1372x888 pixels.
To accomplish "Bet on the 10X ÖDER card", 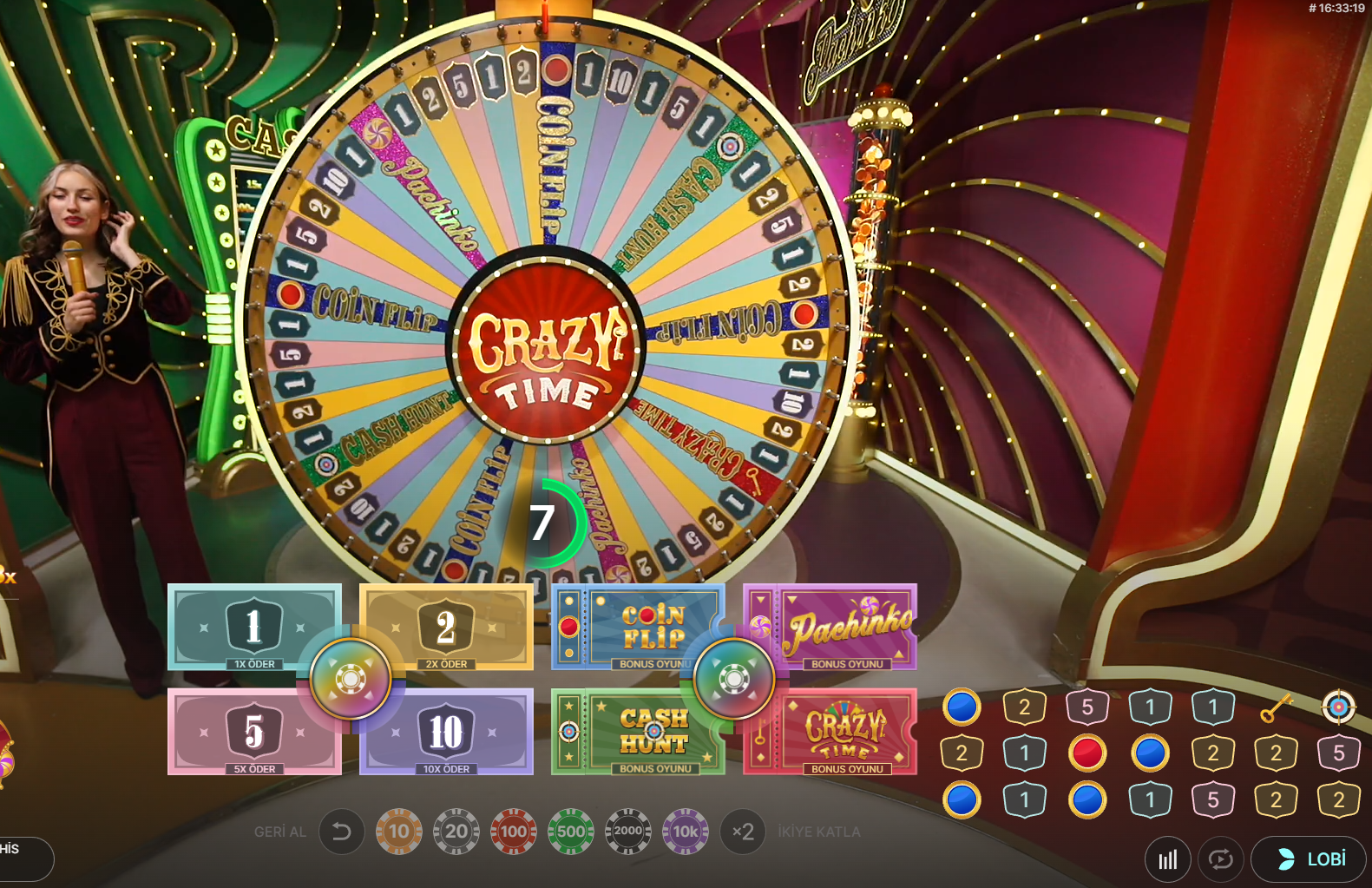I will click(x=445, y=732).
